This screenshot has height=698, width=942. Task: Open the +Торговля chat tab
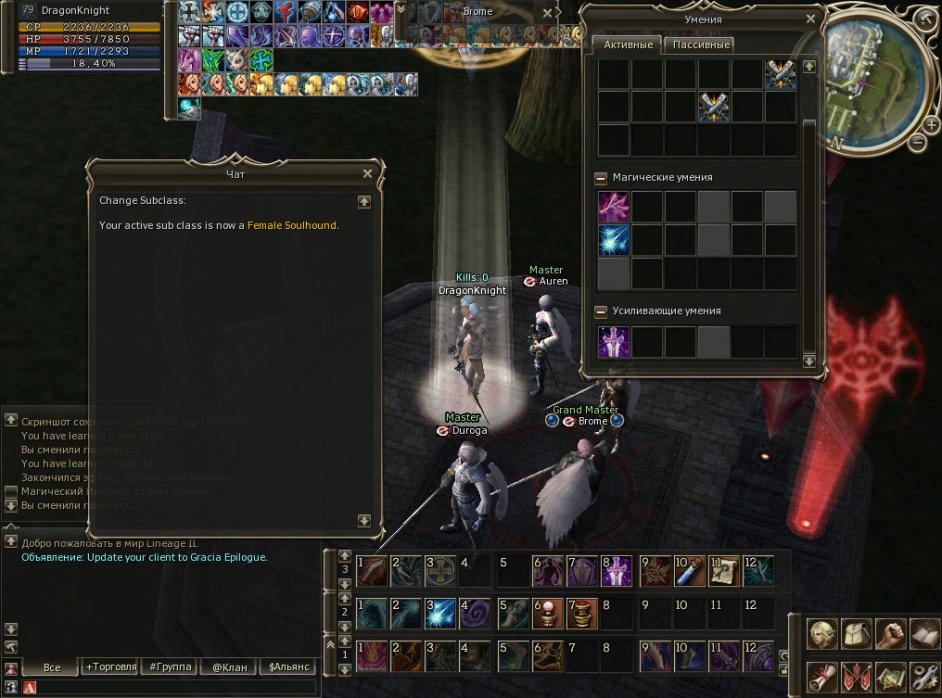click(x=114, y=667)
